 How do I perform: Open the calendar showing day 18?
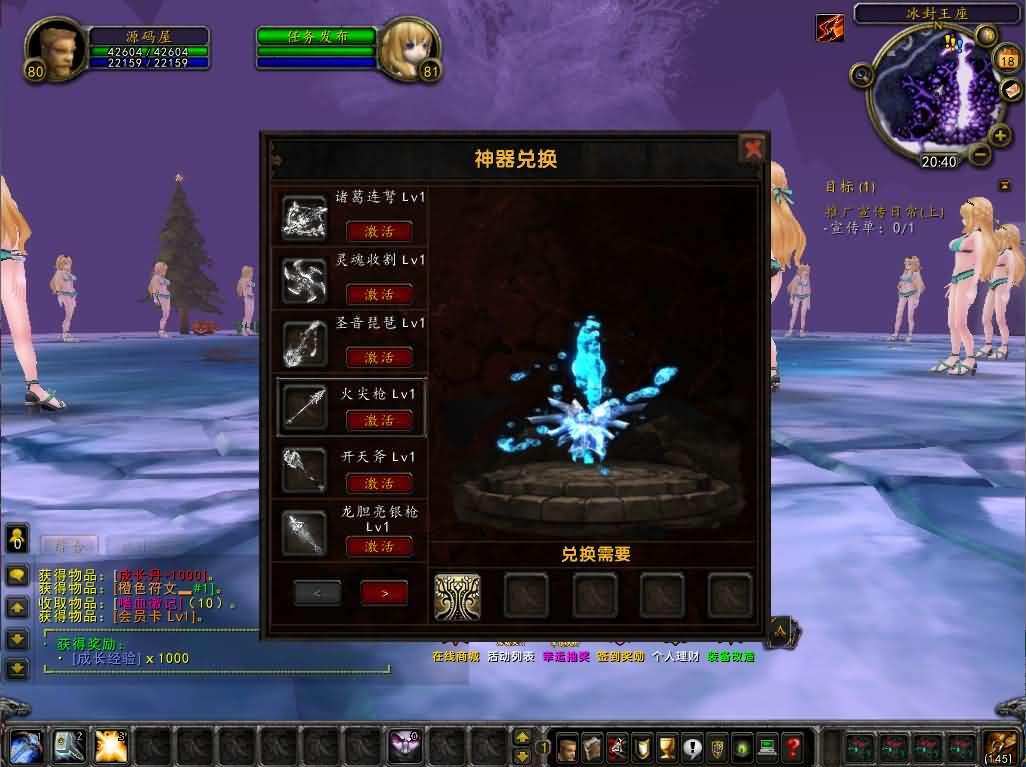1006,60
